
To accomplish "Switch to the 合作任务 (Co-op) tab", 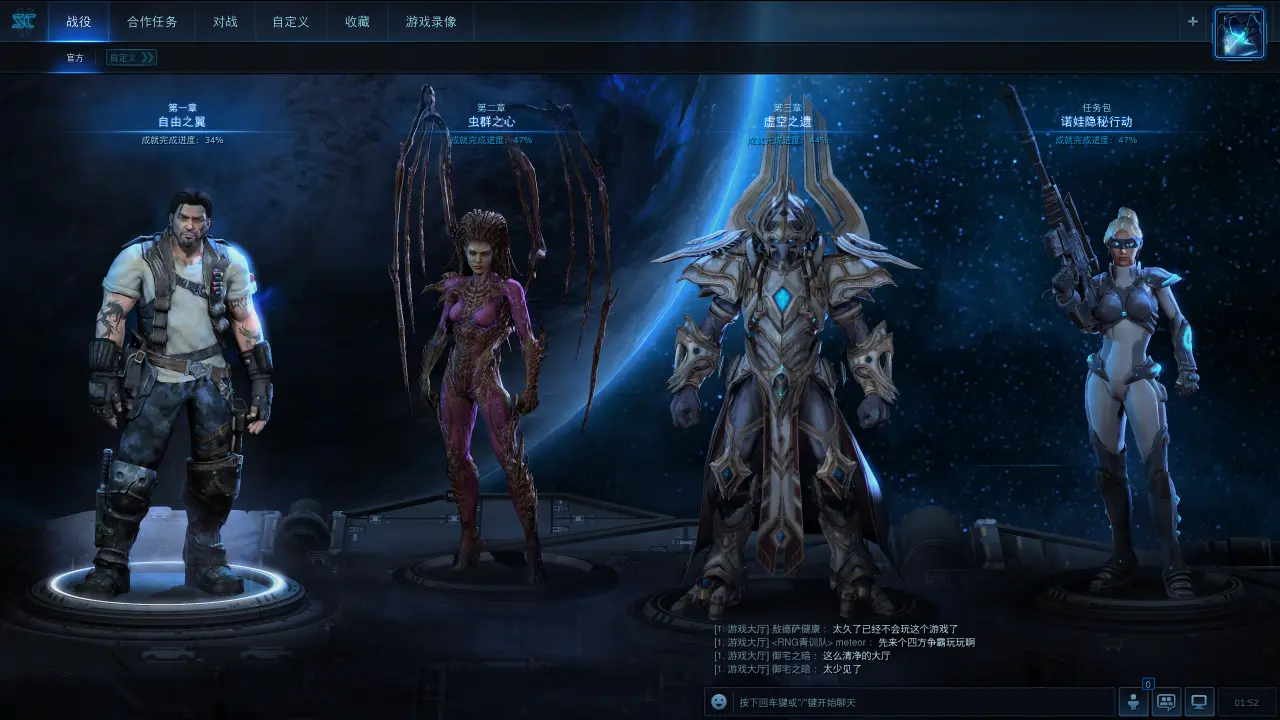I will pyautogui.click(x=152, y=22).
